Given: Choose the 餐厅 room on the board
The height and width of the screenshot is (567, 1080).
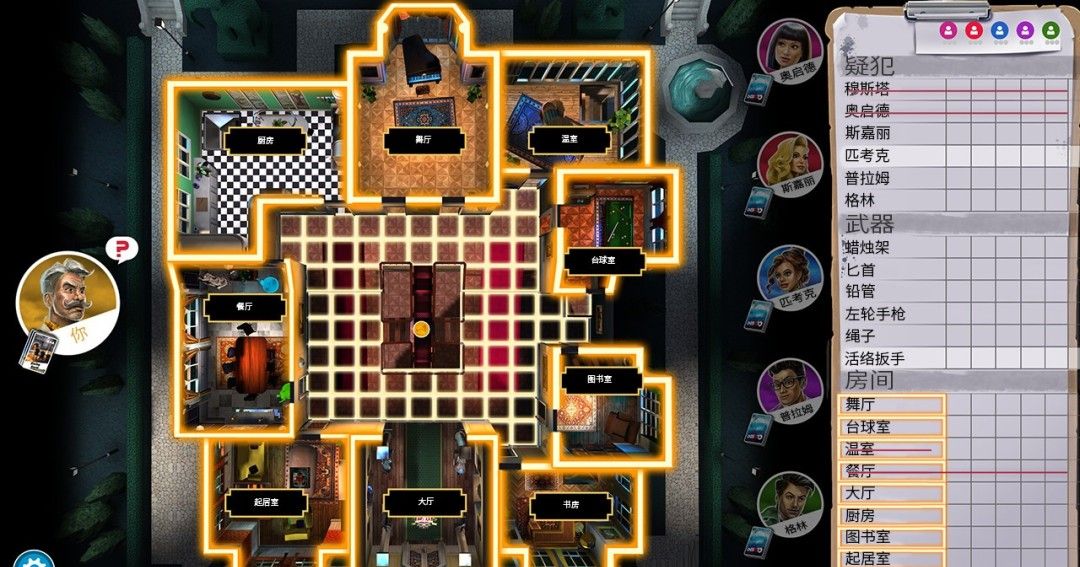Looking at the screenshot, I should [x=243, y=308].
